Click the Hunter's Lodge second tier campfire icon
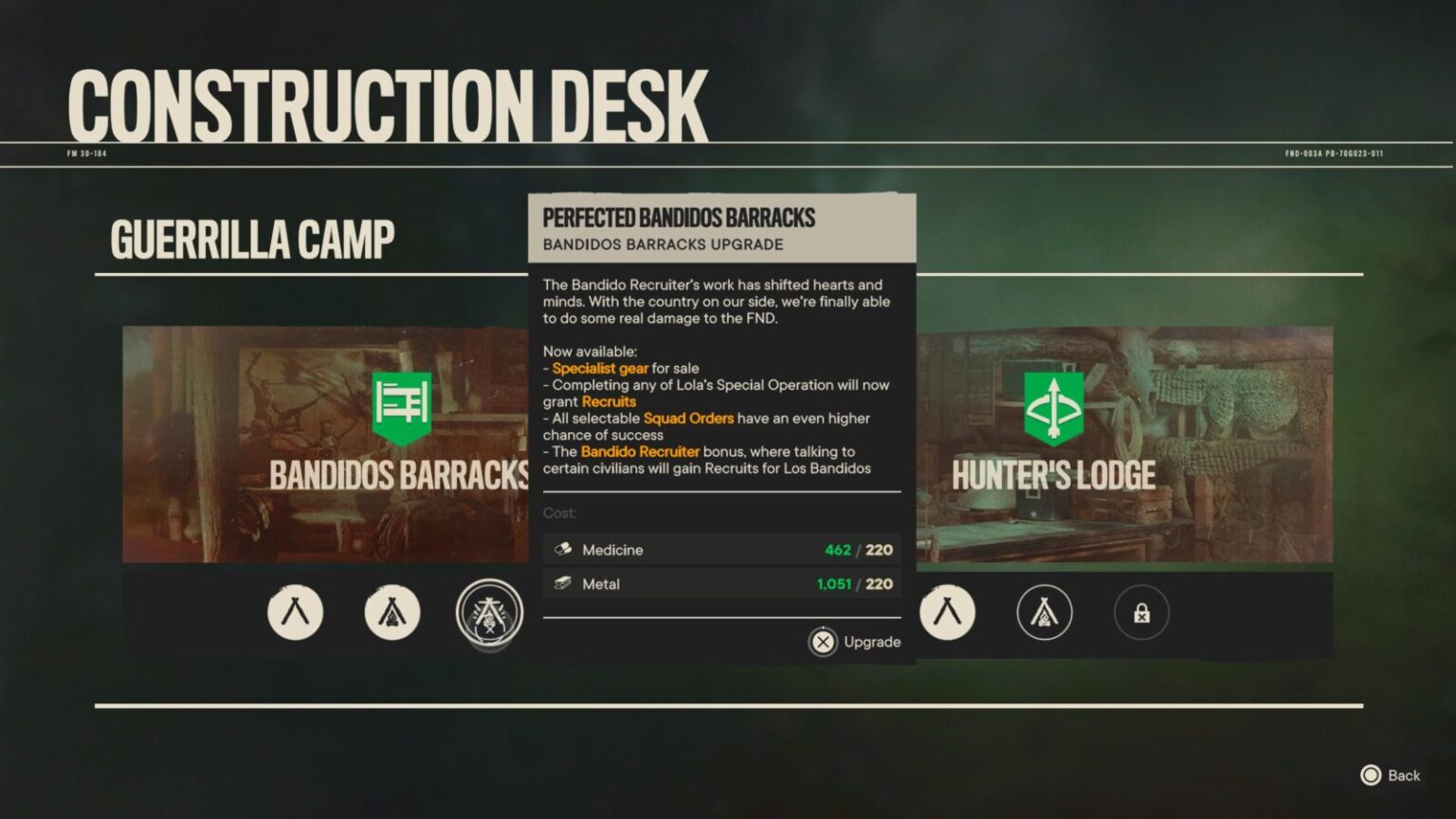The height and width of the screenshot is (819, 1456). point(1045,612)
